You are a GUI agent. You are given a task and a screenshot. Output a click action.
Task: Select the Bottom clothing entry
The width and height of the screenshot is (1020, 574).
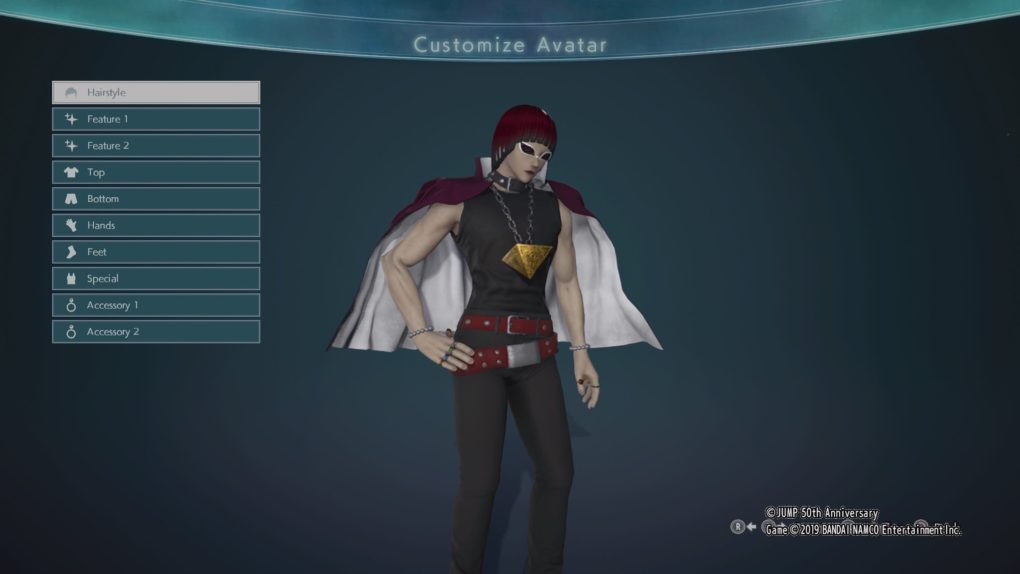[156, 198]
